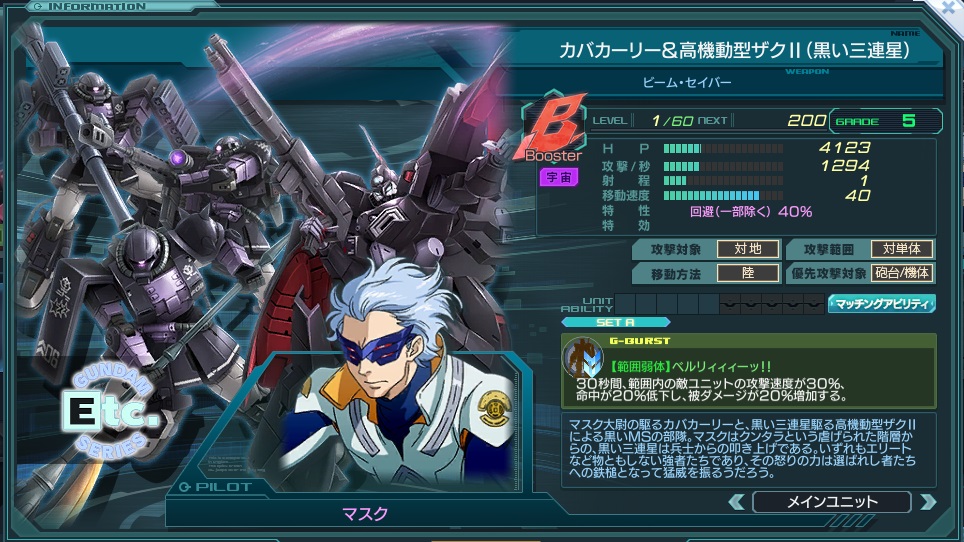Open the マッチングアビリティ panel

(881, 304)
